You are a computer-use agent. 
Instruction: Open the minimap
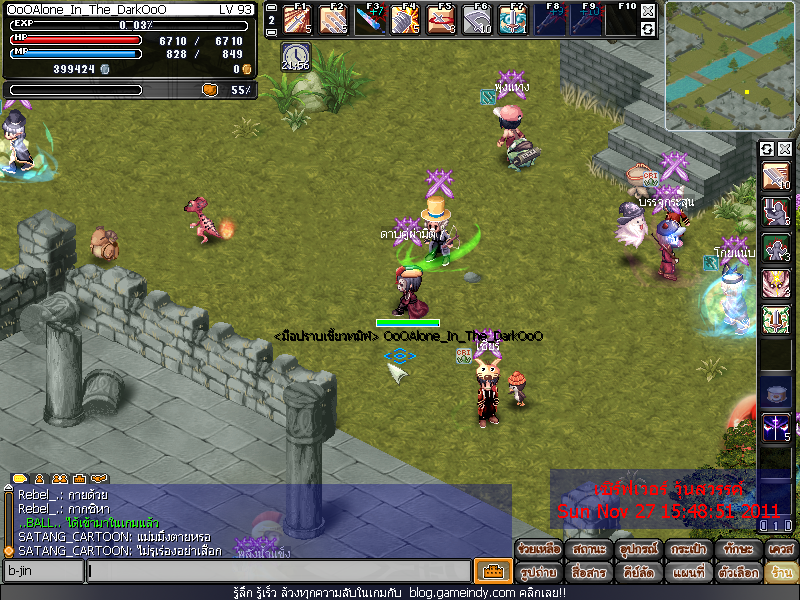pos(731,66)
